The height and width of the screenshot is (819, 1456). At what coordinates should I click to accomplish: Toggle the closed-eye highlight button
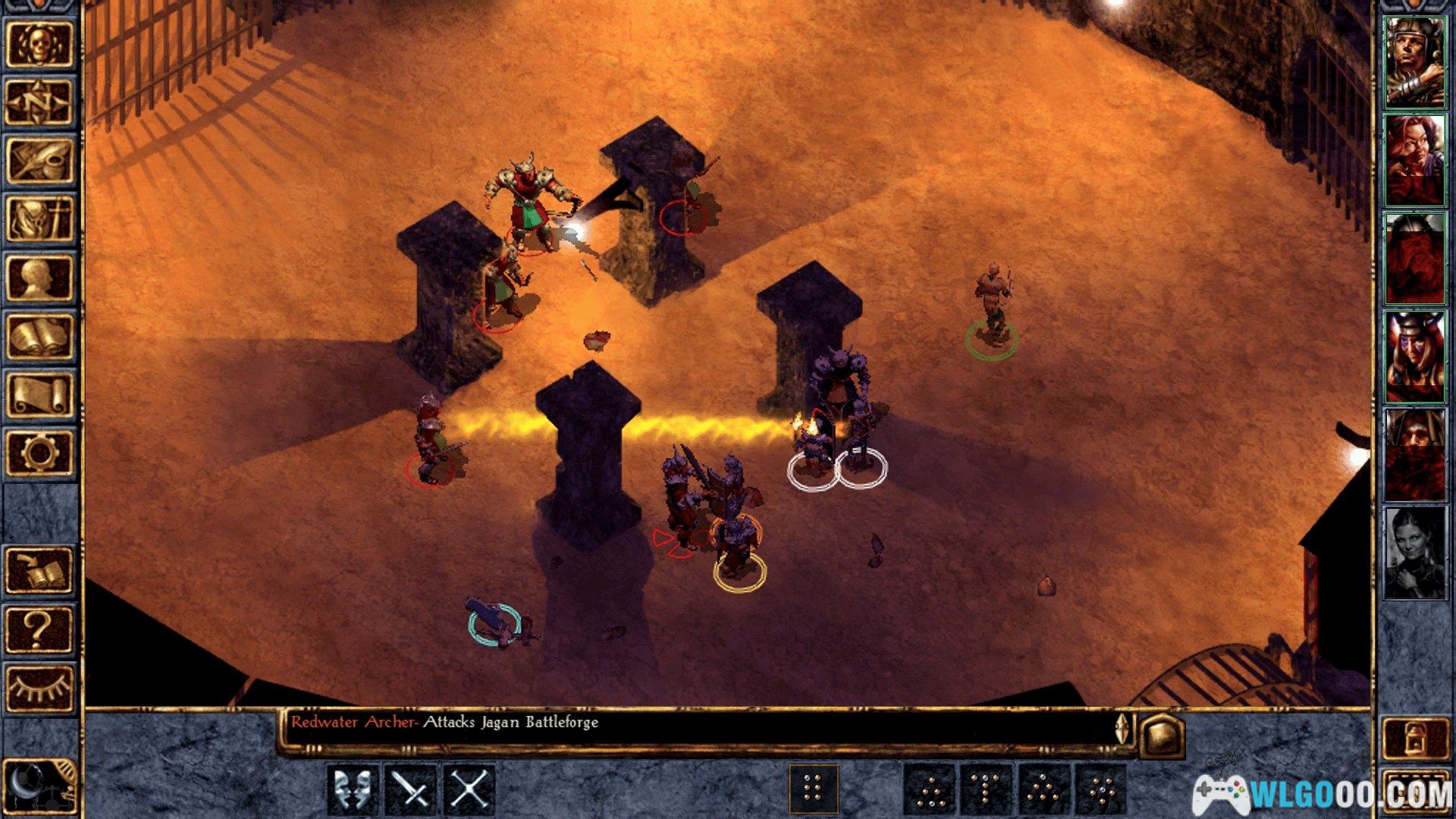click(39, 687)
